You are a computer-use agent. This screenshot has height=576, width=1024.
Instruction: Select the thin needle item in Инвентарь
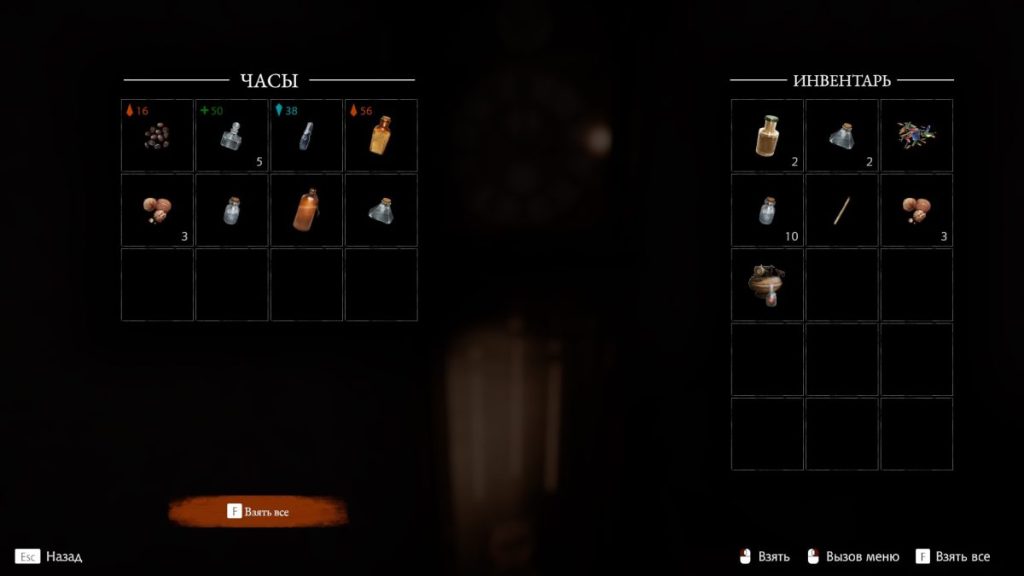(x=842, y=210)
